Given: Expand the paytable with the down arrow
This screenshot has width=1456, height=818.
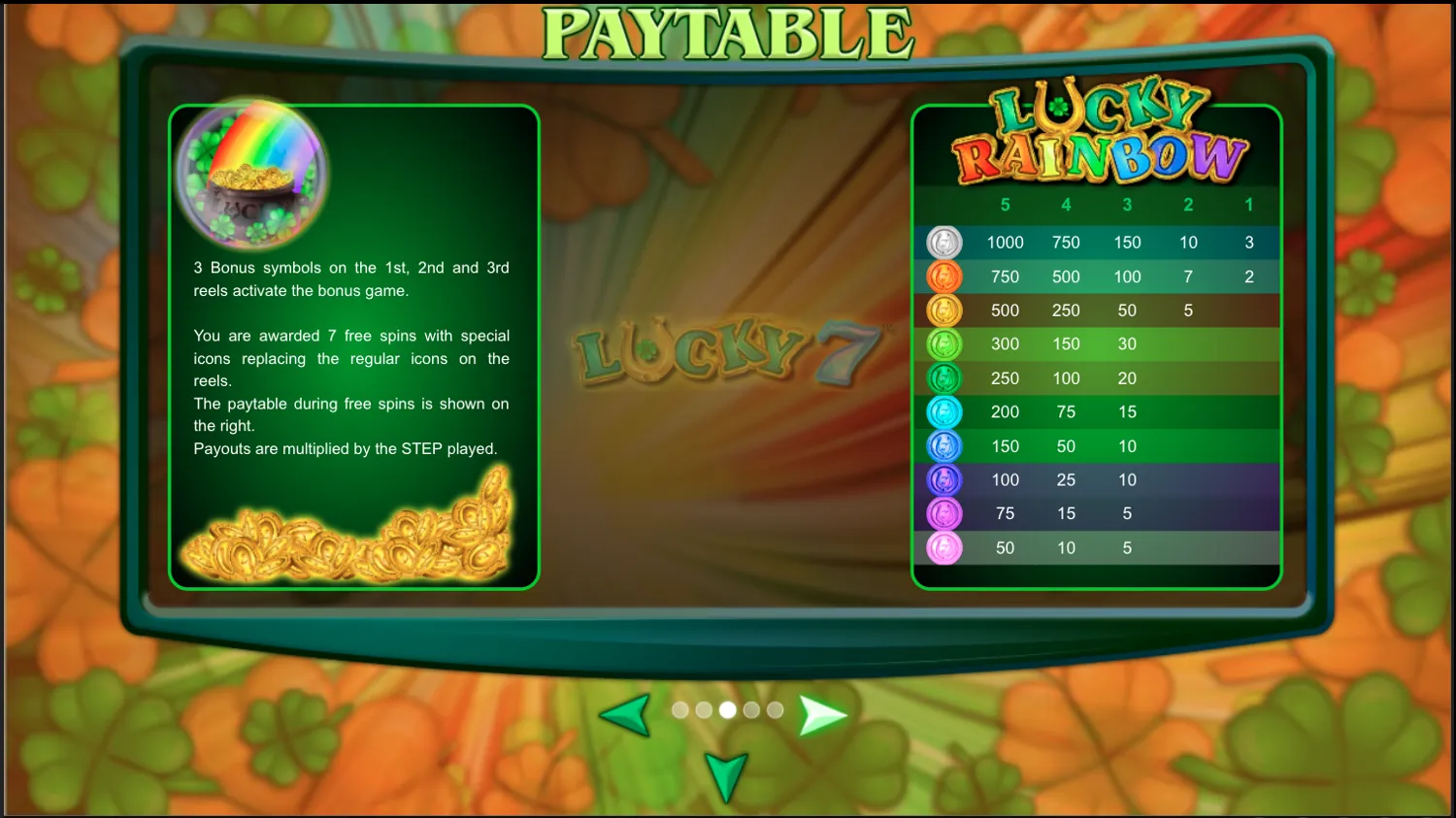Looking at the screenshot, I should (x=725, y=776).
